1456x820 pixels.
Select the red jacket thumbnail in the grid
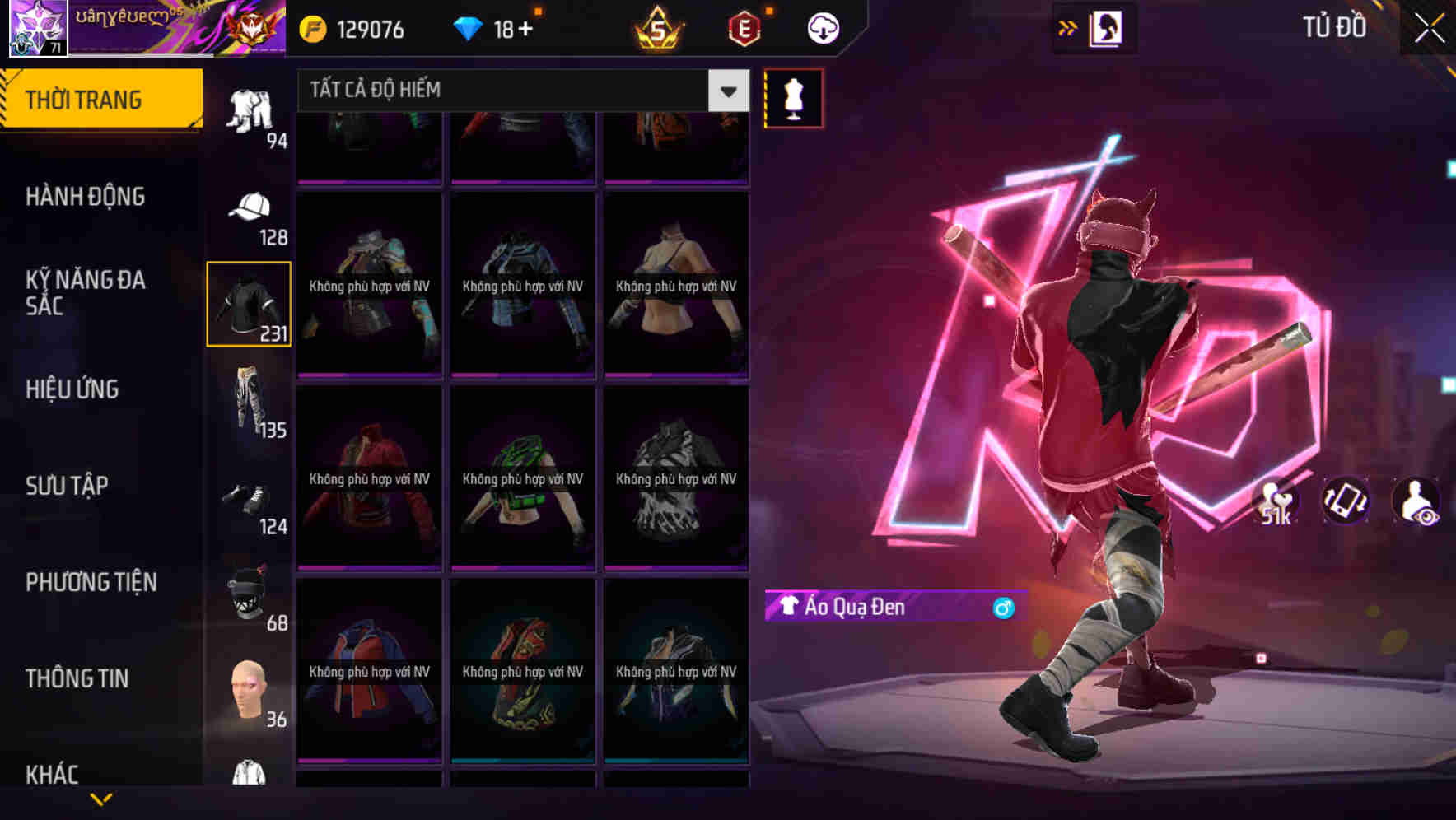coord(369,478)
